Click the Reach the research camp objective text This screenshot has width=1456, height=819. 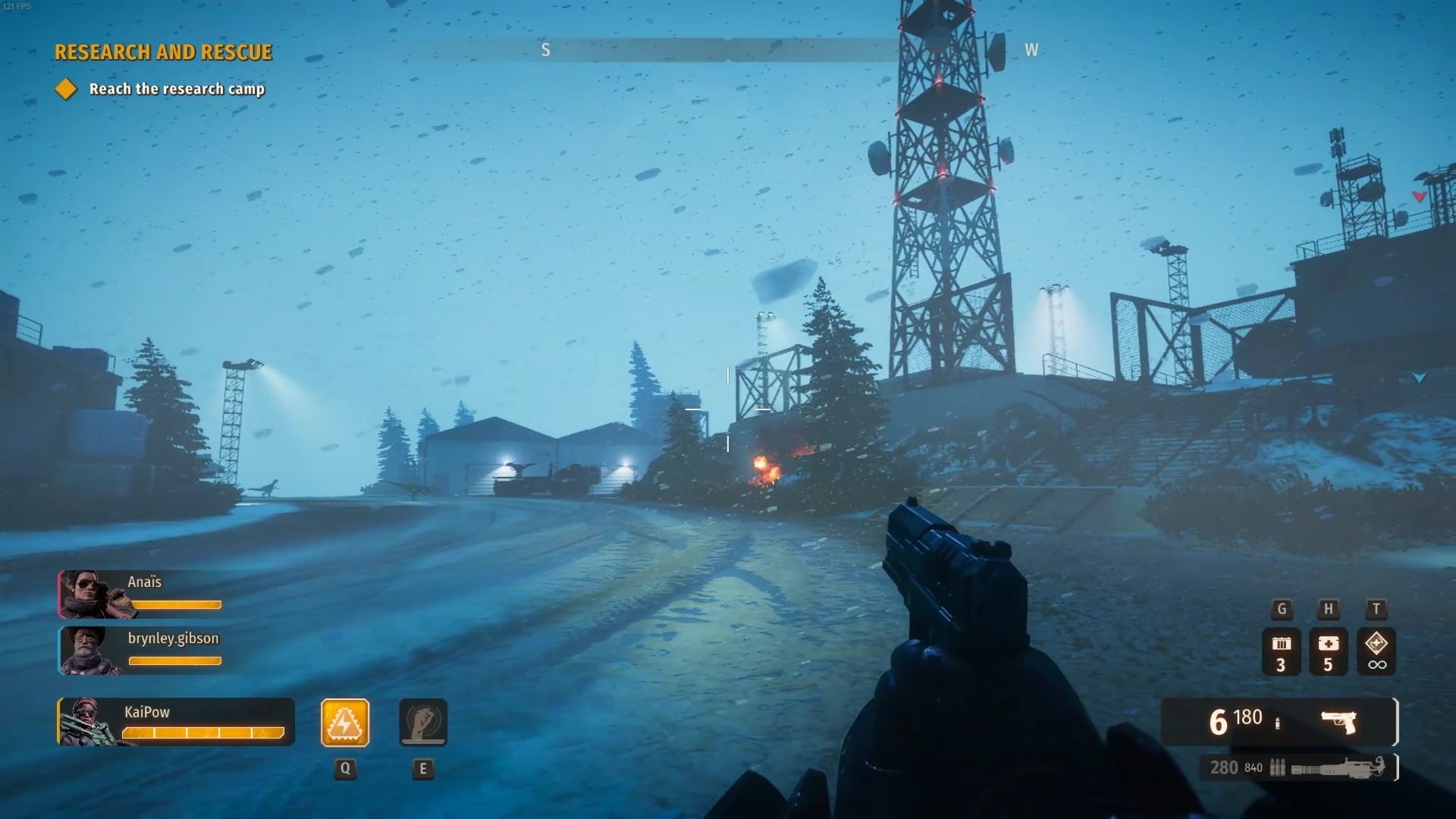click(x=176, y=89)
